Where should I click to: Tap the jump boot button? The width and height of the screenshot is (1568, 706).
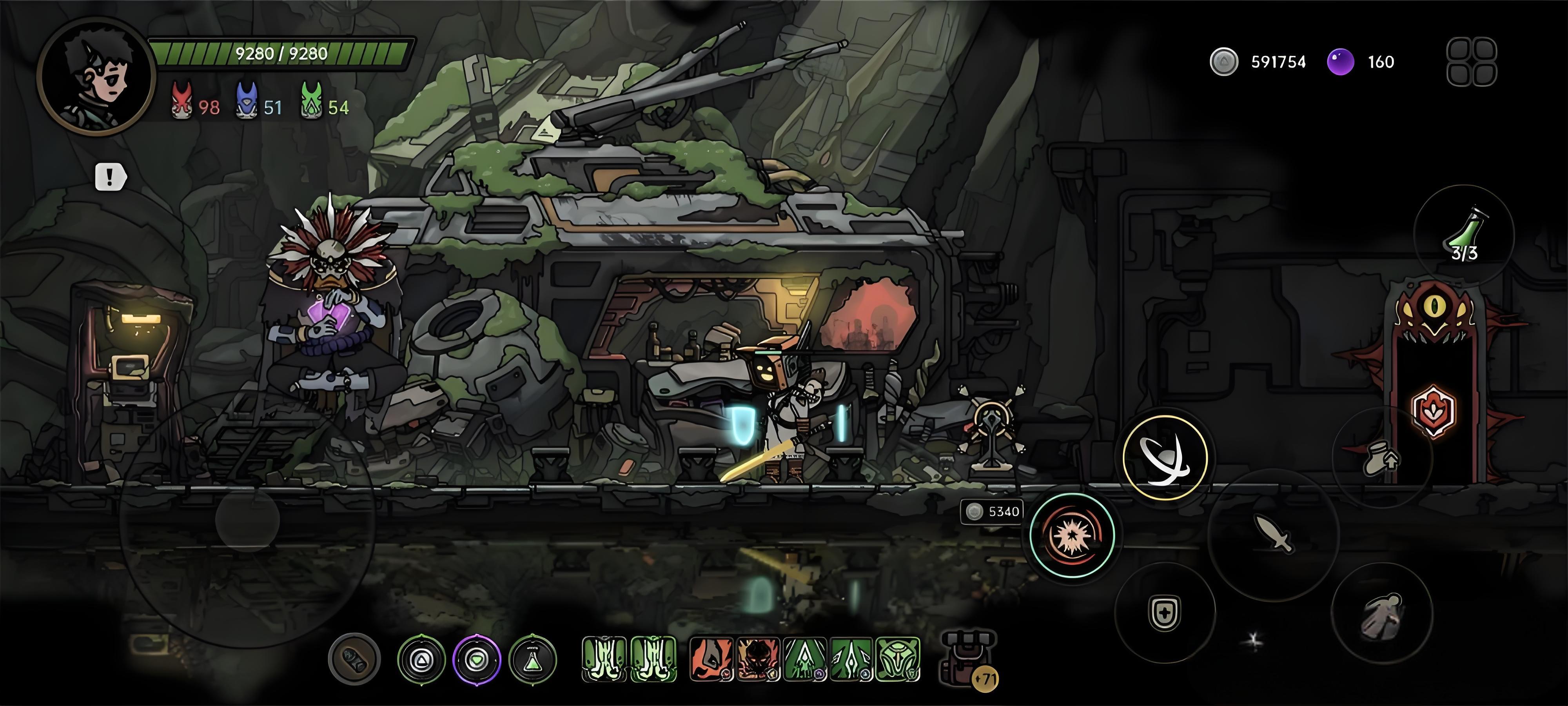(x=1382, y=458)
